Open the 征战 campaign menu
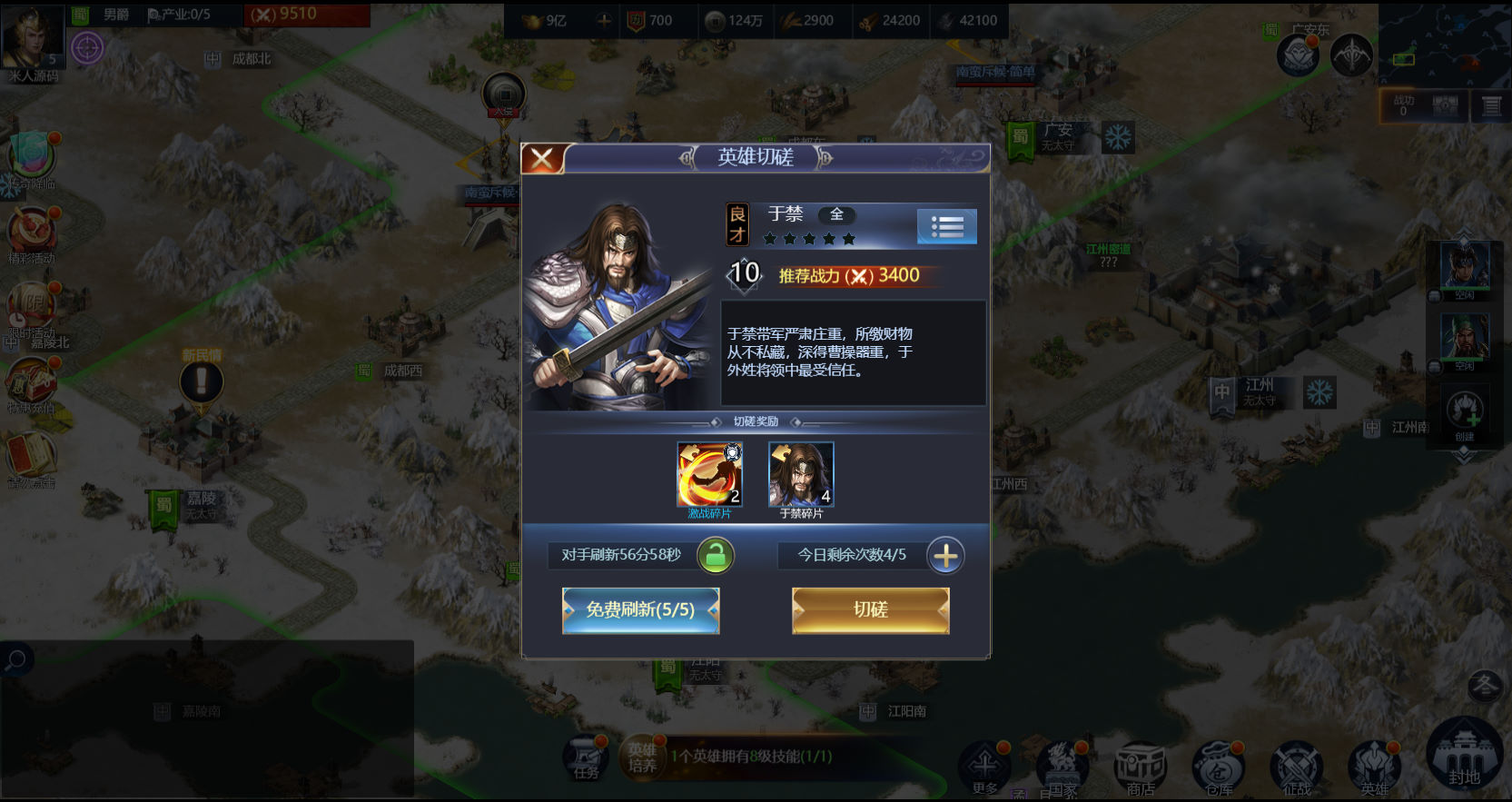 click(x=1296, y=767)
